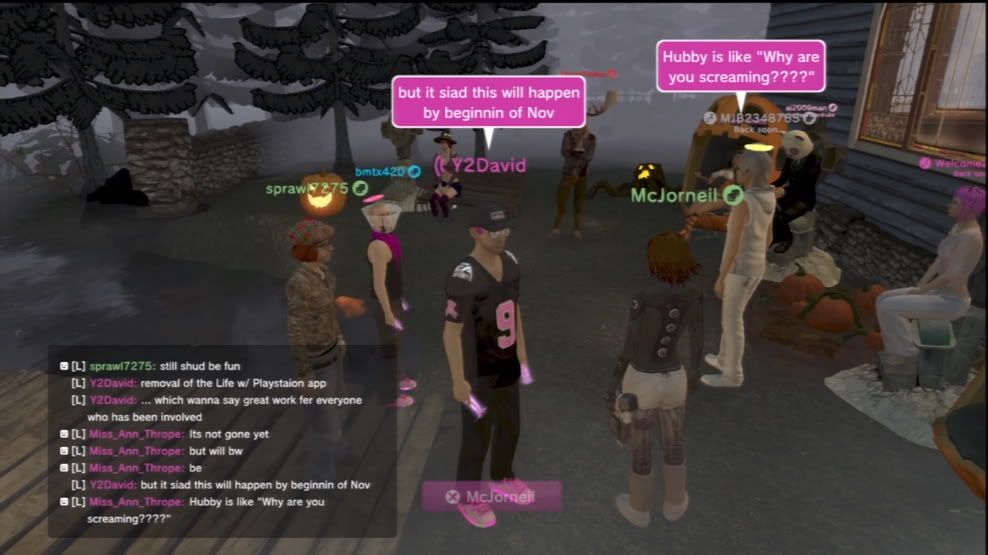Open the local chat log panel
This screenshot has height=555, width=988.
pos(222,442)
